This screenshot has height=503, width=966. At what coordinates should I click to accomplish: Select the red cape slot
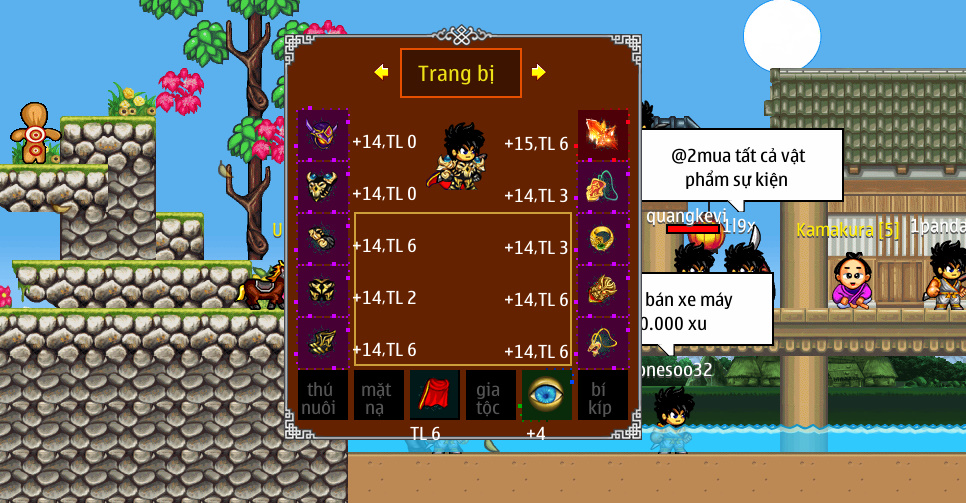[x=434, y=395]
